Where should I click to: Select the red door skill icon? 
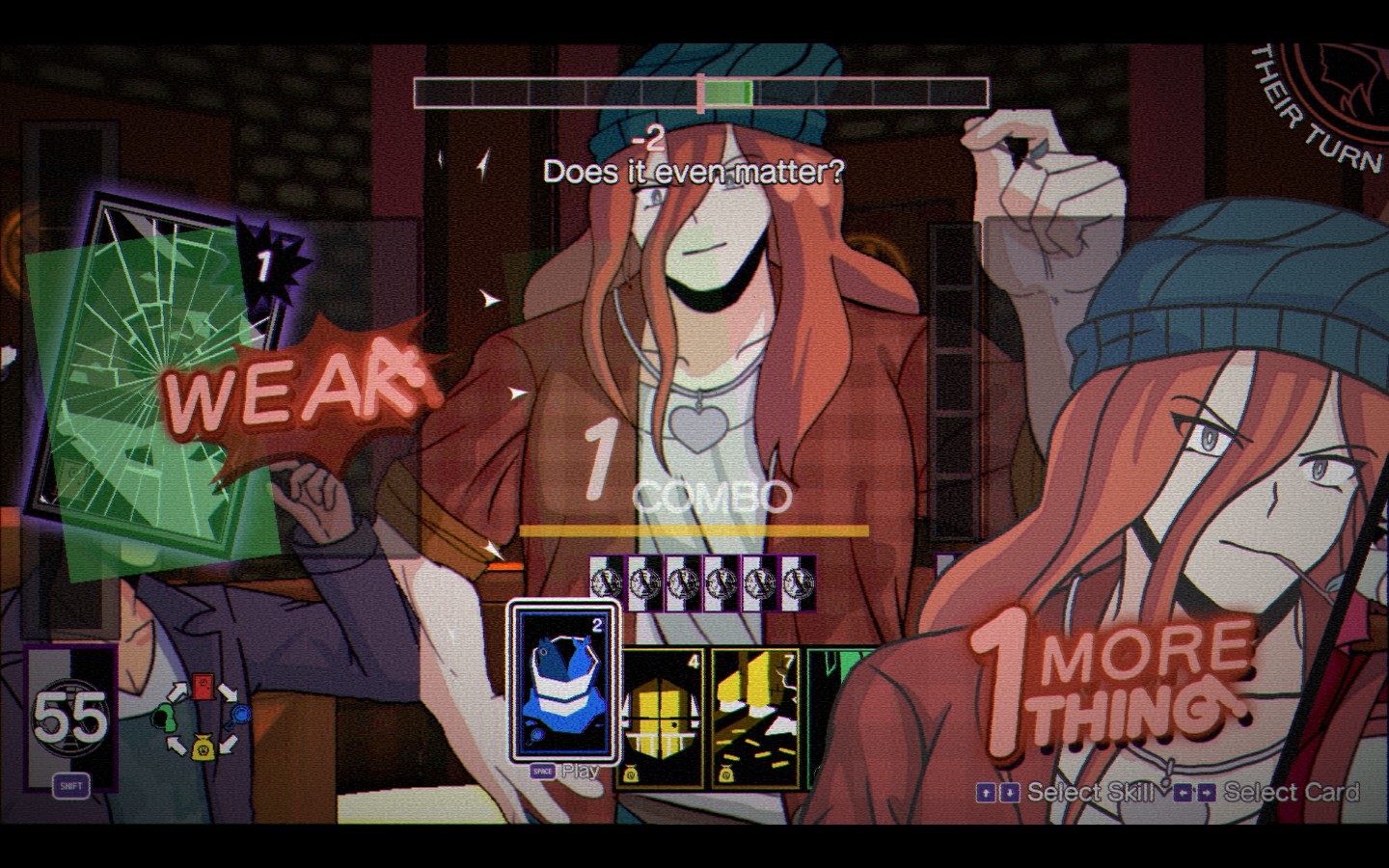coord(204,687)
